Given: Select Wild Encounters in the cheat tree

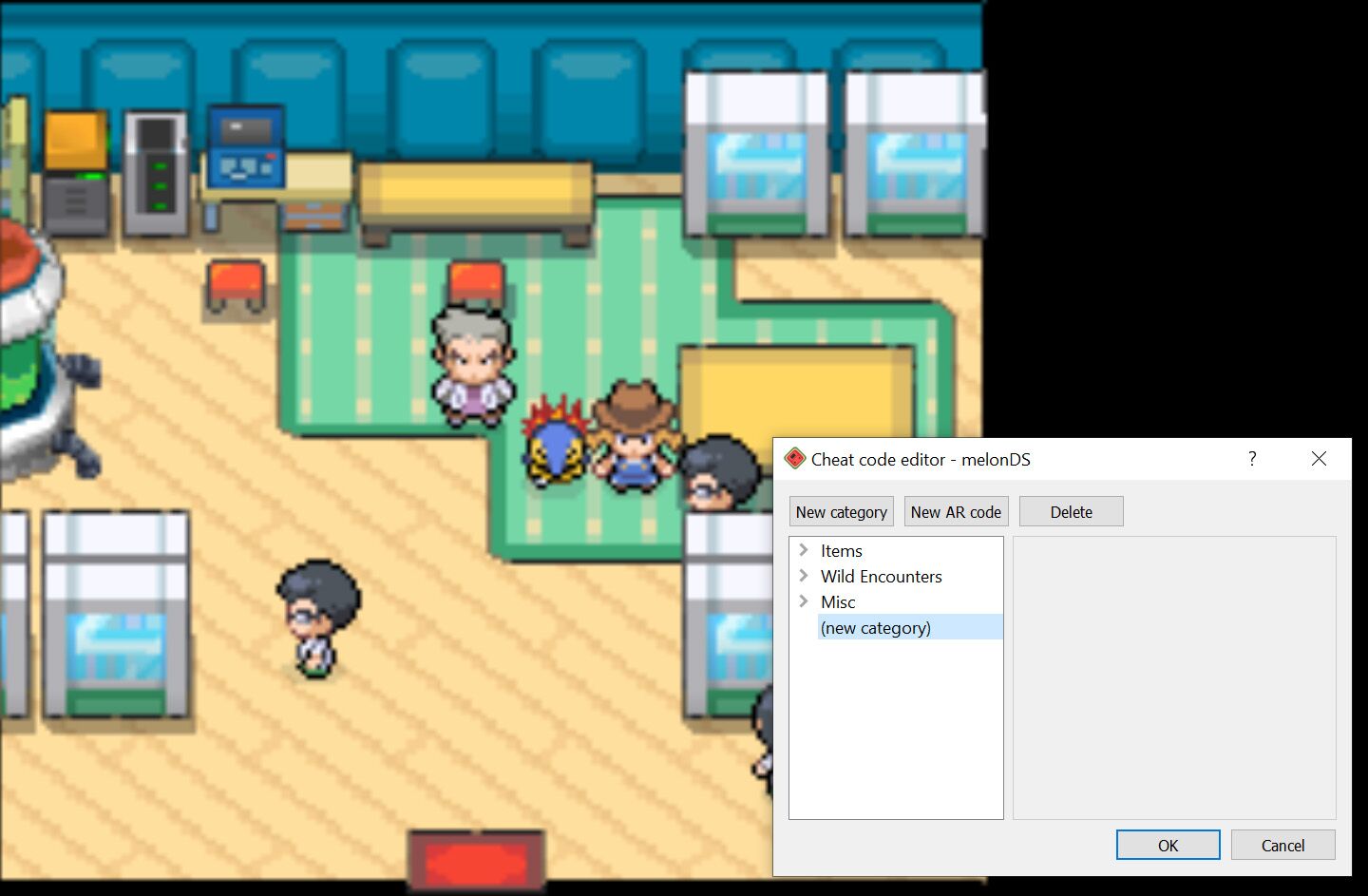Looking at the screenshot, I should pos(882,576).
